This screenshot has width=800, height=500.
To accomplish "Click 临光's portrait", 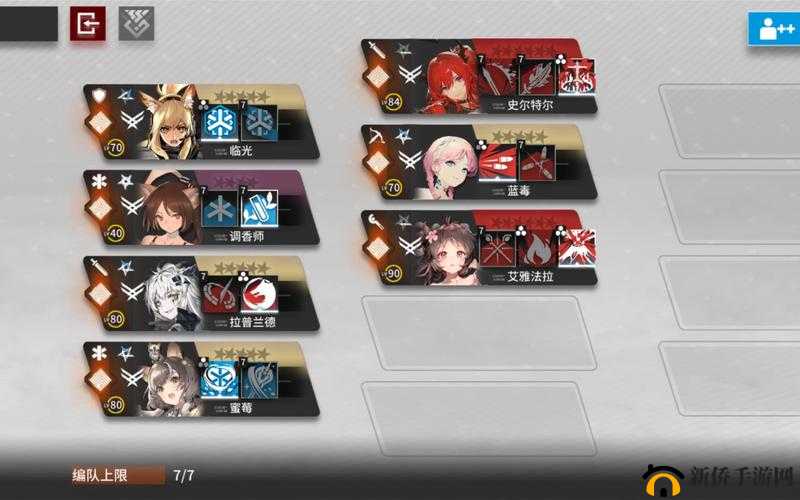I will click(x=171, y=122).
